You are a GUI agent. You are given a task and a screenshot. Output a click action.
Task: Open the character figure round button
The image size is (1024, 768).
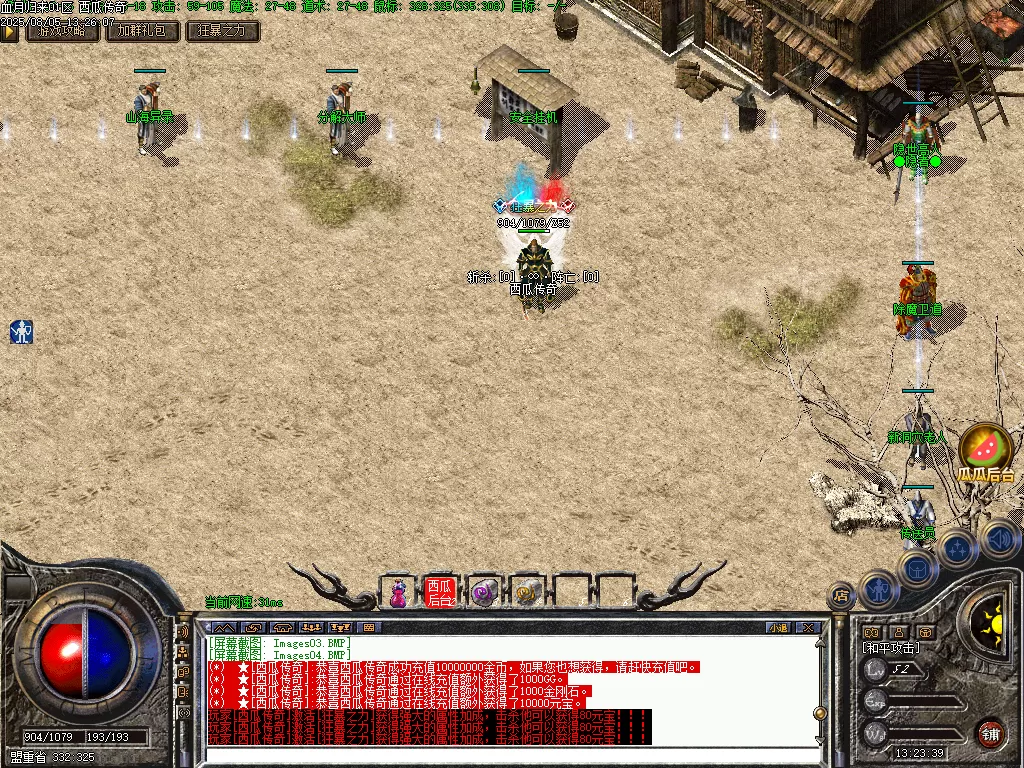(x=877, y=588)
